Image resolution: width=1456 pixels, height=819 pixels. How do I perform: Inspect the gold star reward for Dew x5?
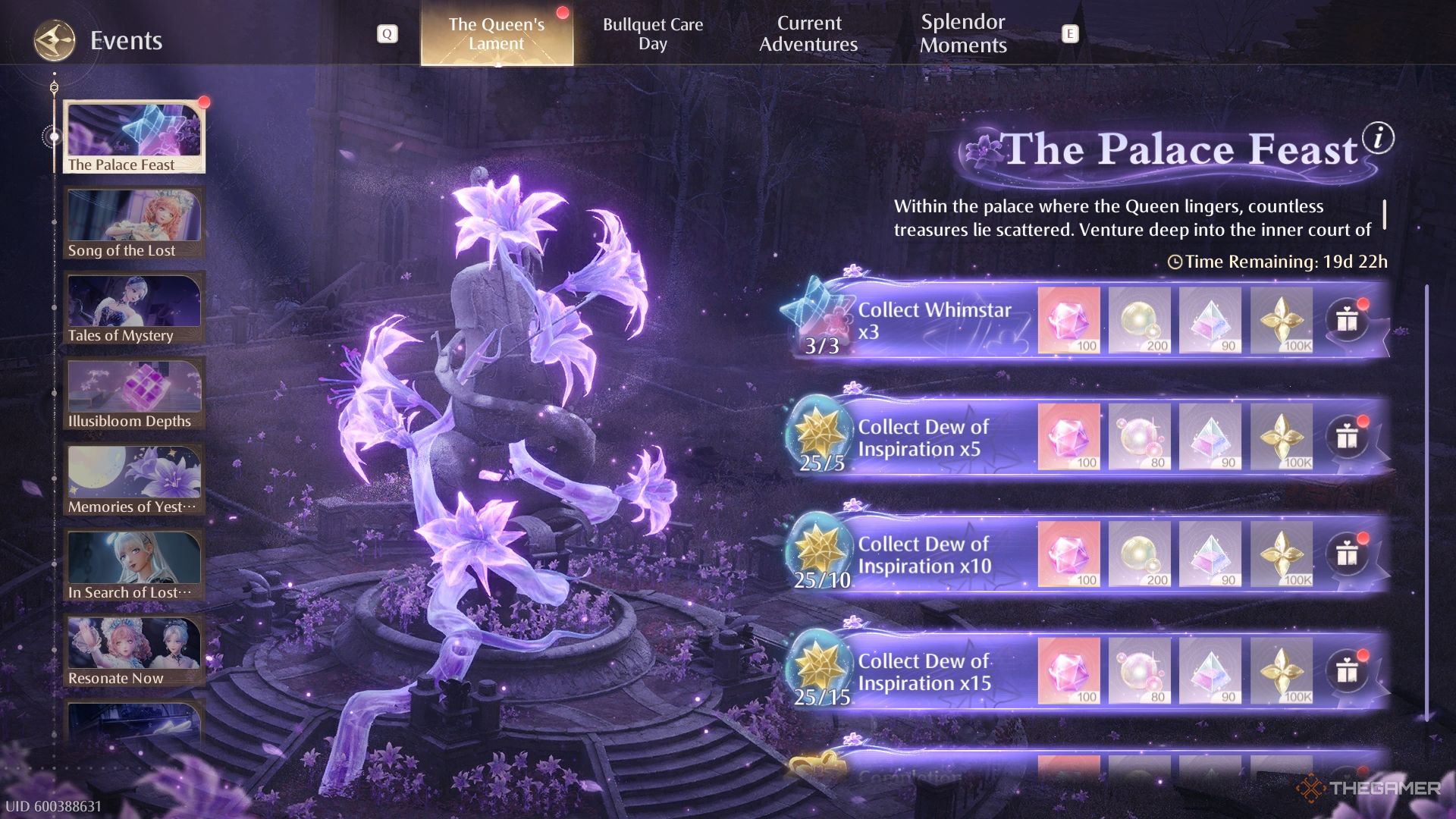[x=1281, y=437]
